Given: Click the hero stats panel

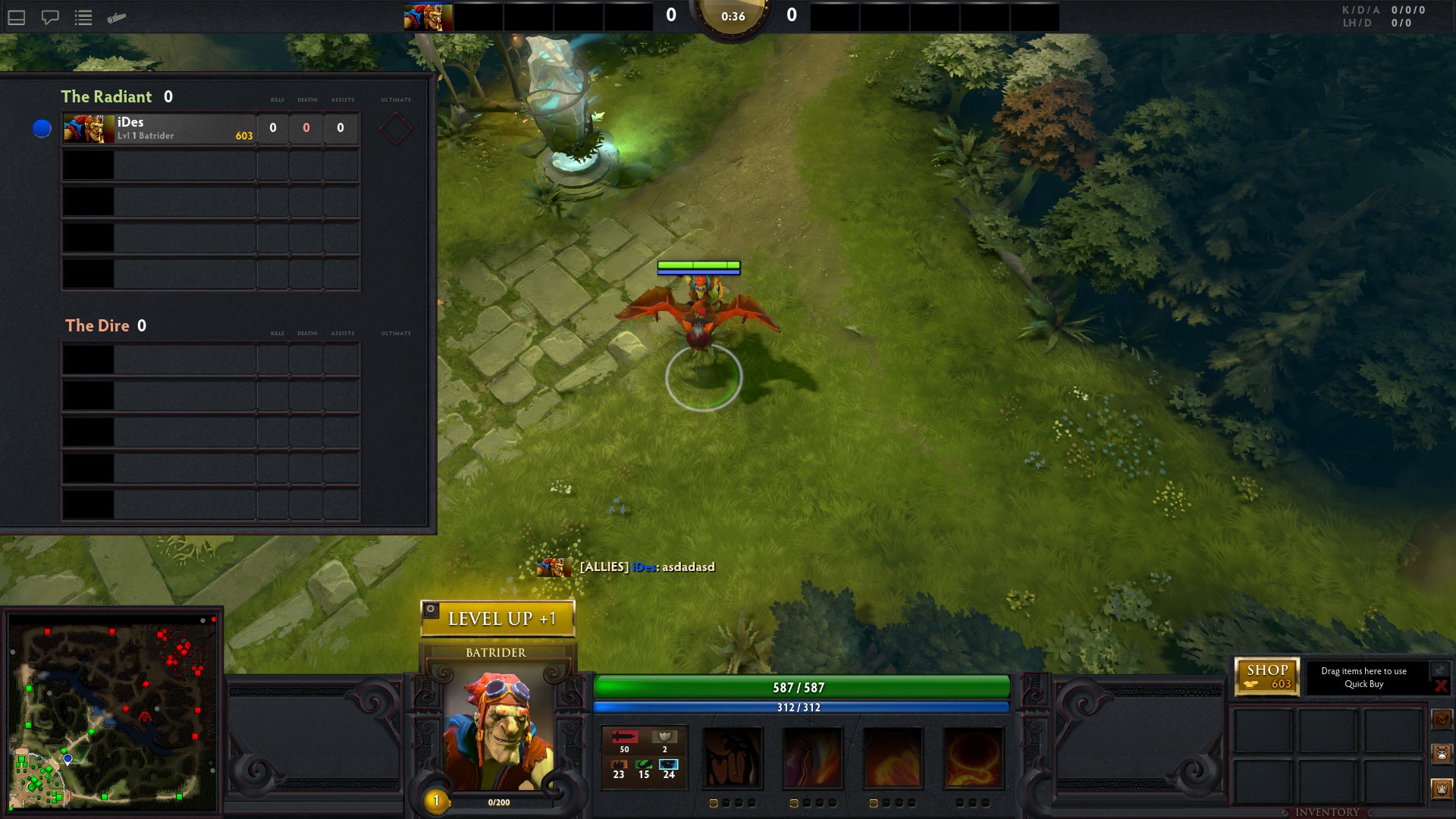Looking at the screenshot, I should pyautogui.click(x=644, y=758).
